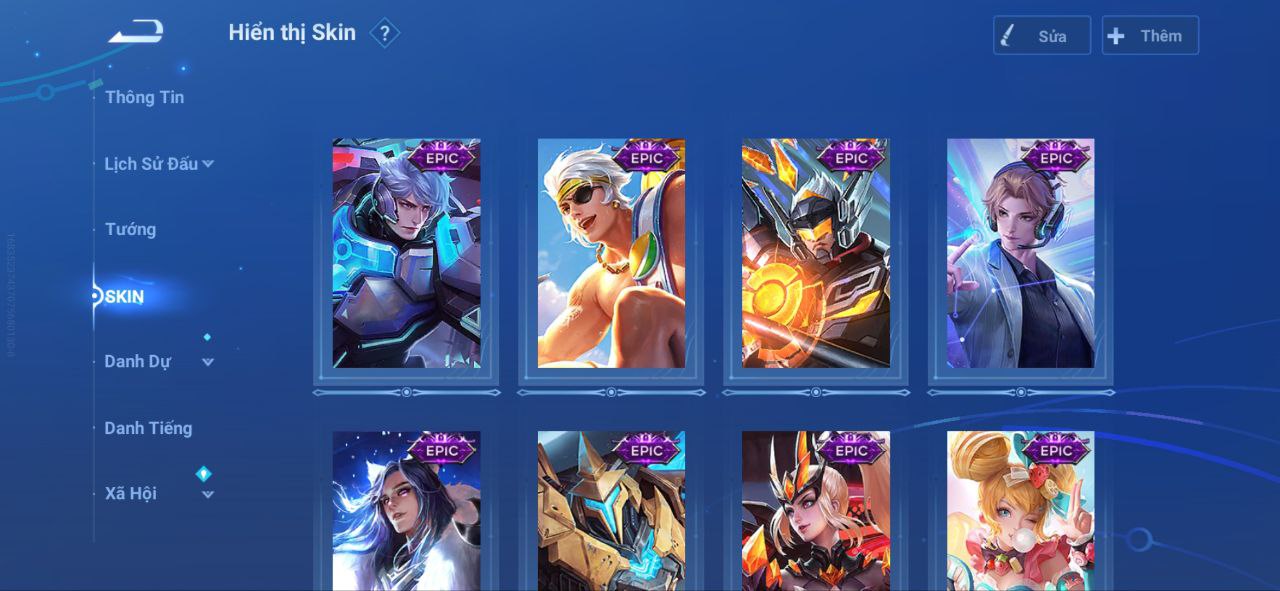This screenshot has height=591, width=1280.
Task: Open the Skin display help question mark
Action: pyautogui.click(x=384, y=34)
